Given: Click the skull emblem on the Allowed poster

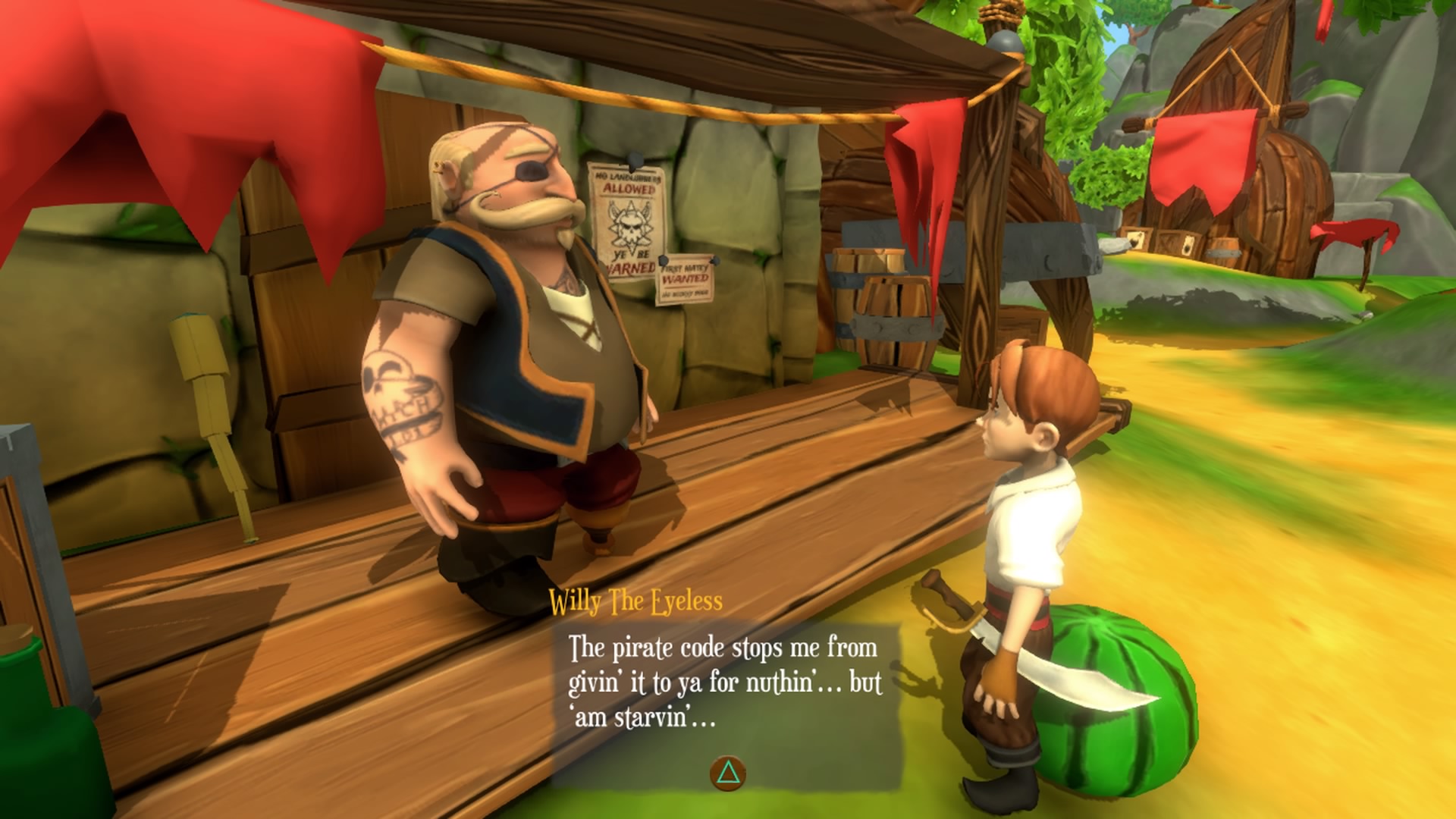Looking at the screenshot, I should (631, 227).
